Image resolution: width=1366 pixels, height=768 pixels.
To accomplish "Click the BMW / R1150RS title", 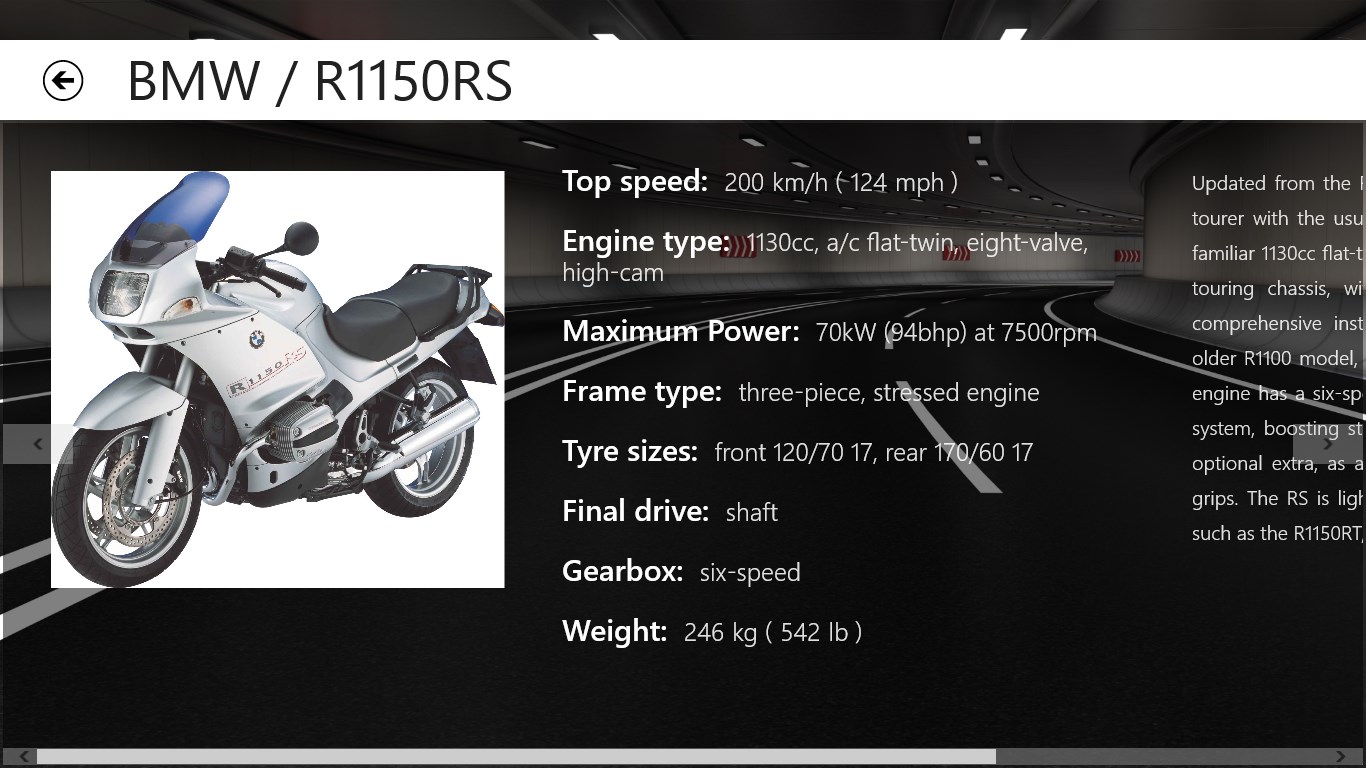I will [318, 82].
